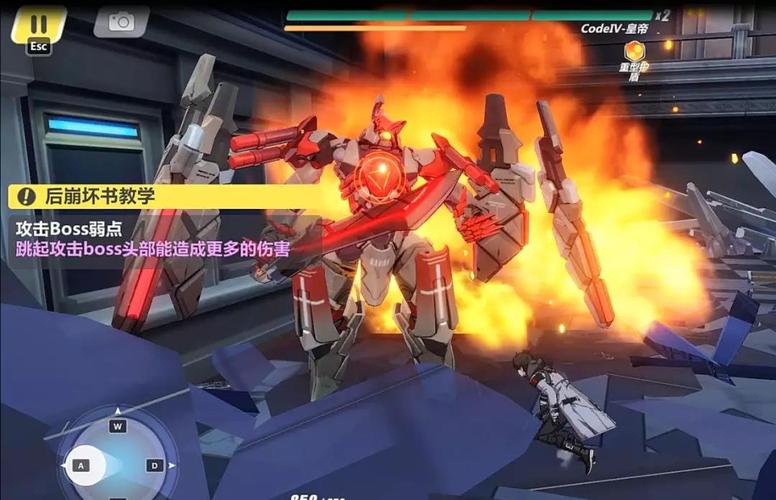Select the 后崩坏书教学 tutorial banner
Screen dimensions: 776x500
tap(100, 196)
